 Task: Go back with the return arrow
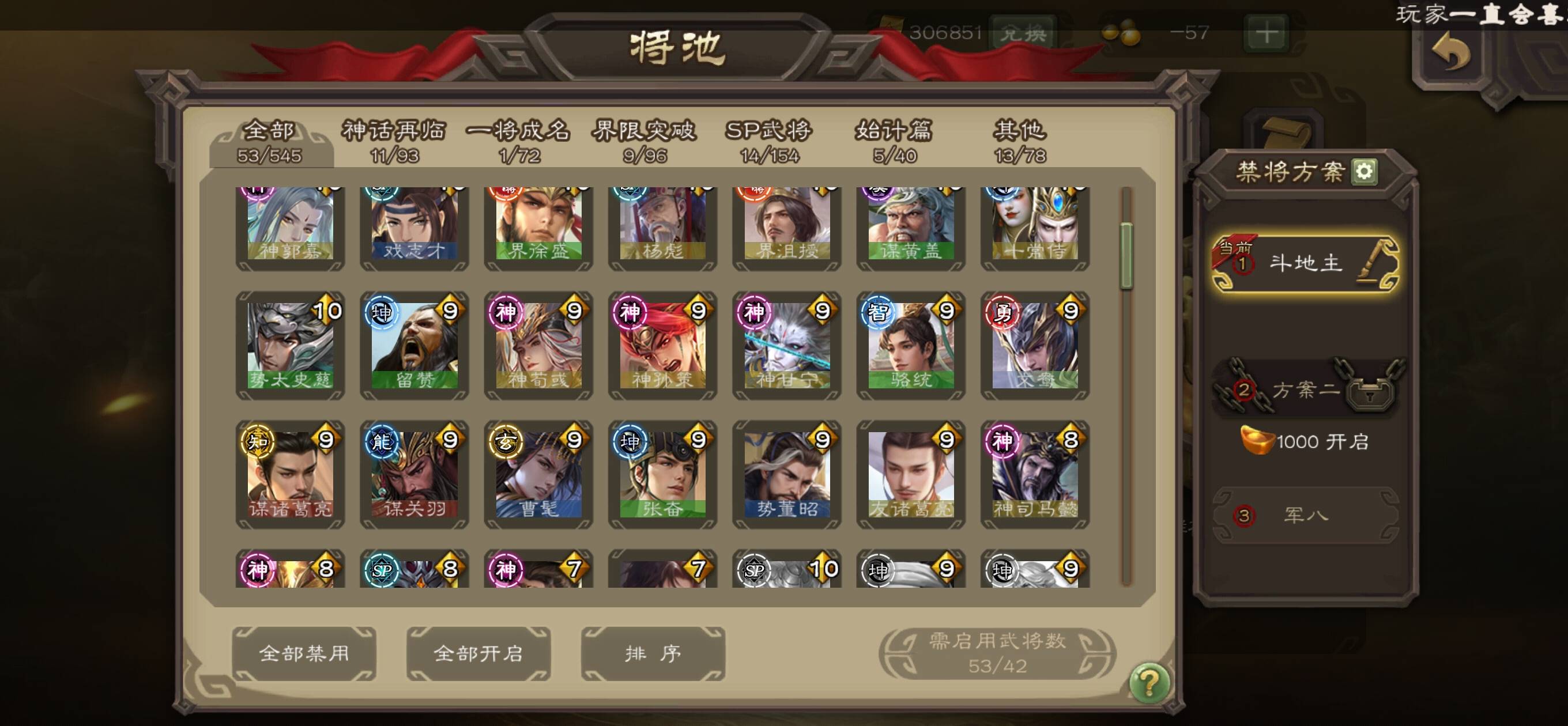1452,53
